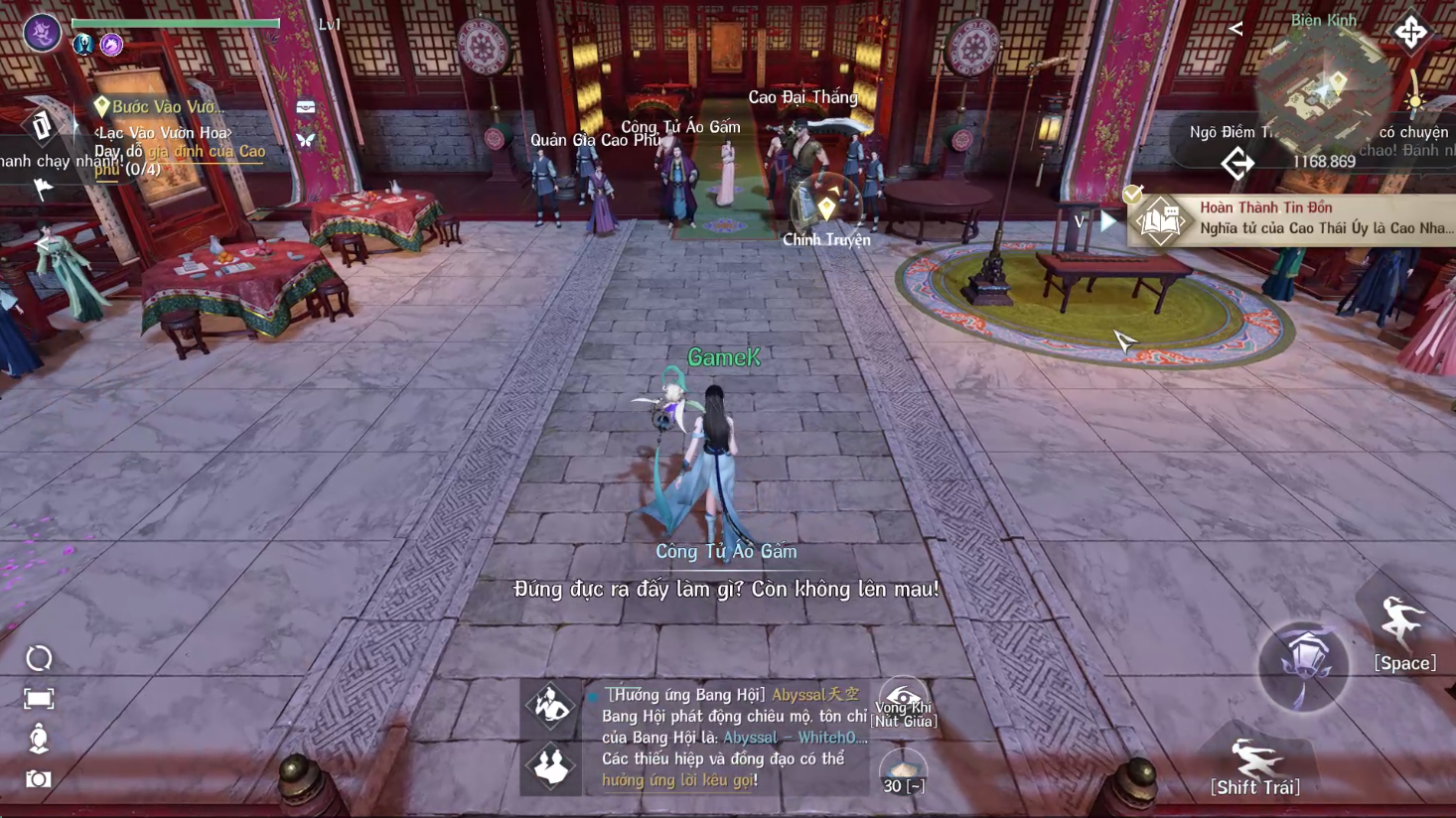The height and width of the screenshot is (818, 1456).
Task: Click the exit arrow icon below the minimap
Action: [1238, 164]
